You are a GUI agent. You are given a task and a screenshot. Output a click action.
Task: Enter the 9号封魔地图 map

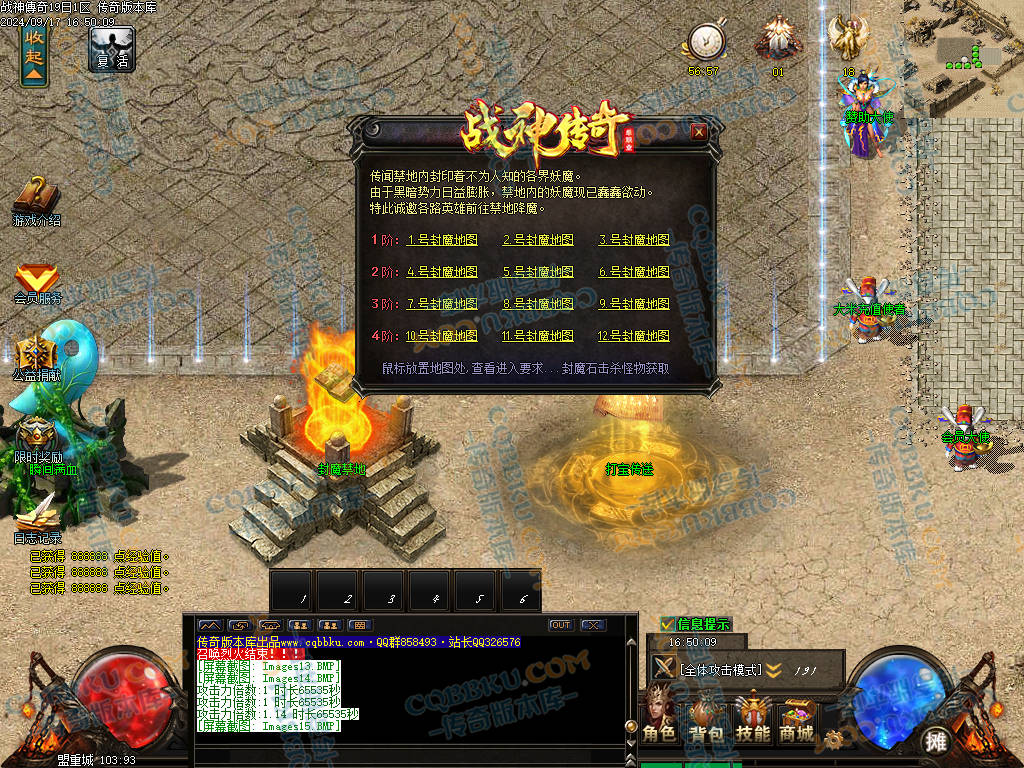[x=634, y=304]
